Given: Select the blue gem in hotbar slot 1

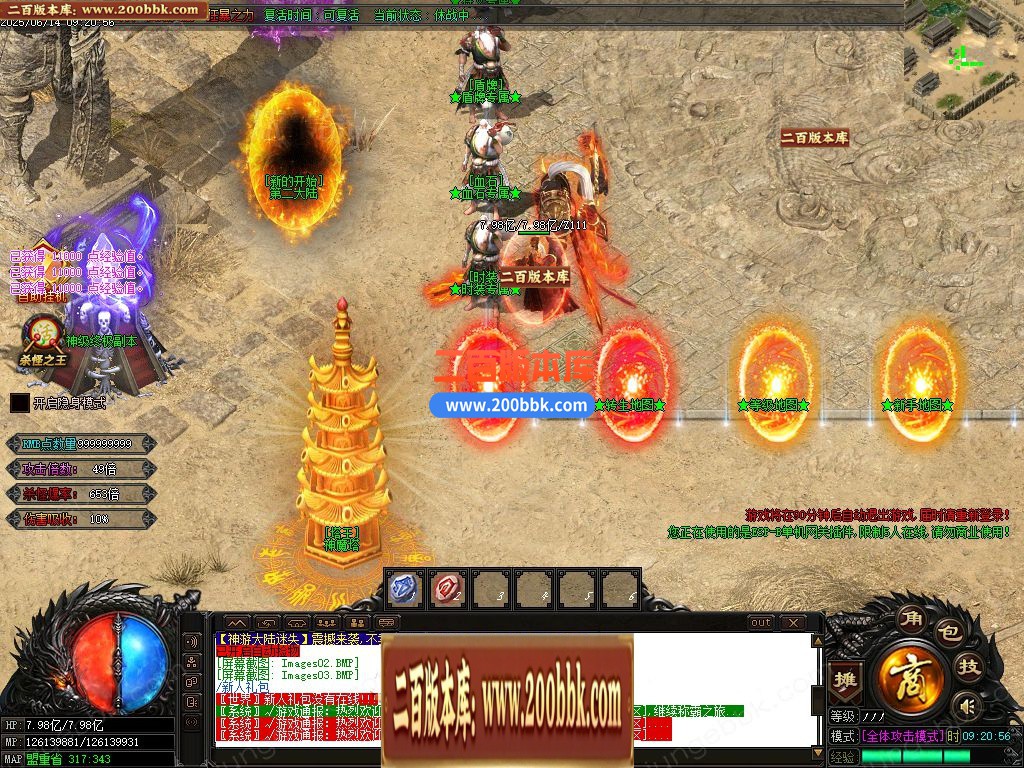Looking at the screenshot, I should point(405,589).
